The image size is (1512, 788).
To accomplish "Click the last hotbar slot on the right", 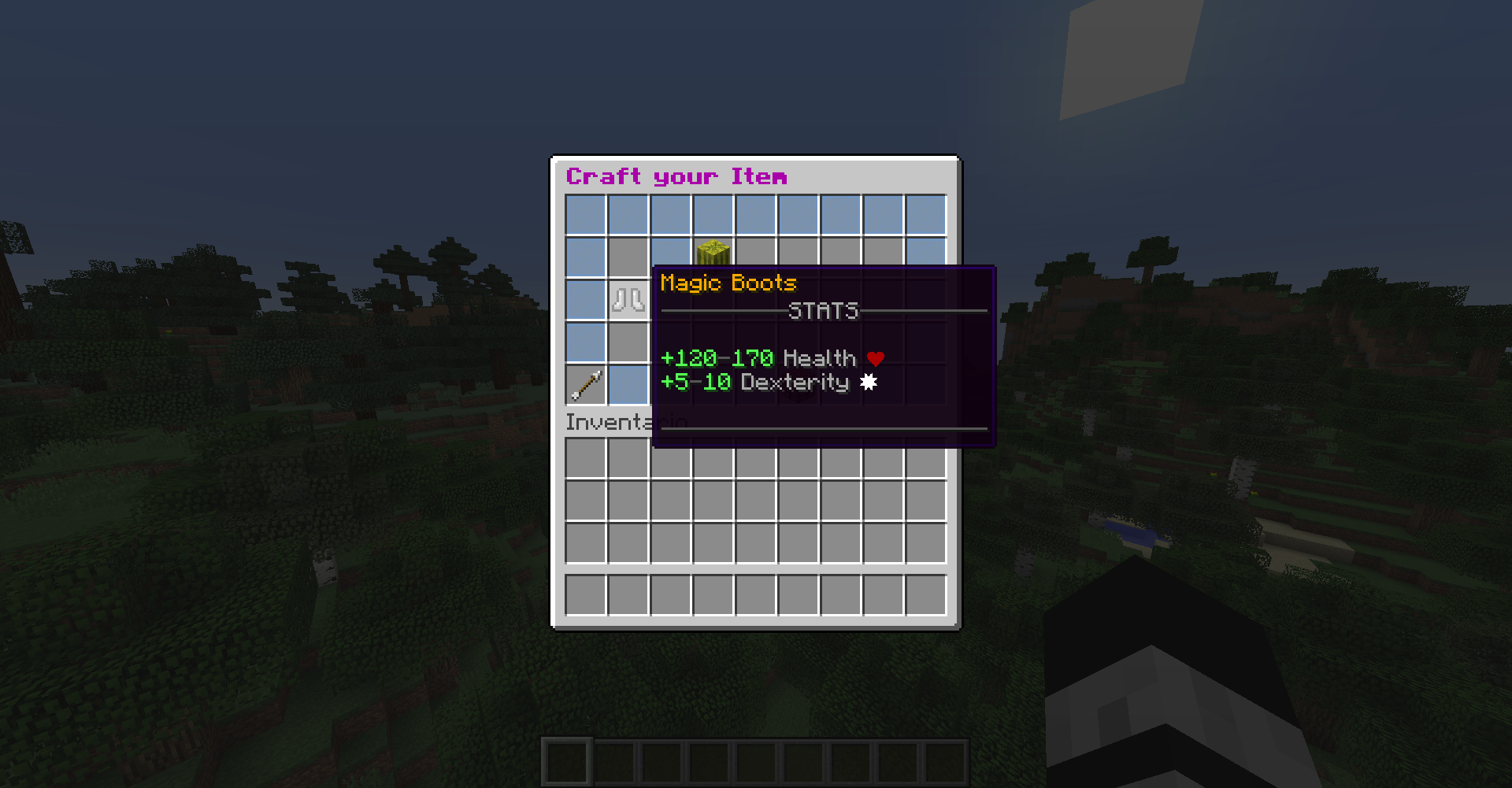I will (945, 762).
